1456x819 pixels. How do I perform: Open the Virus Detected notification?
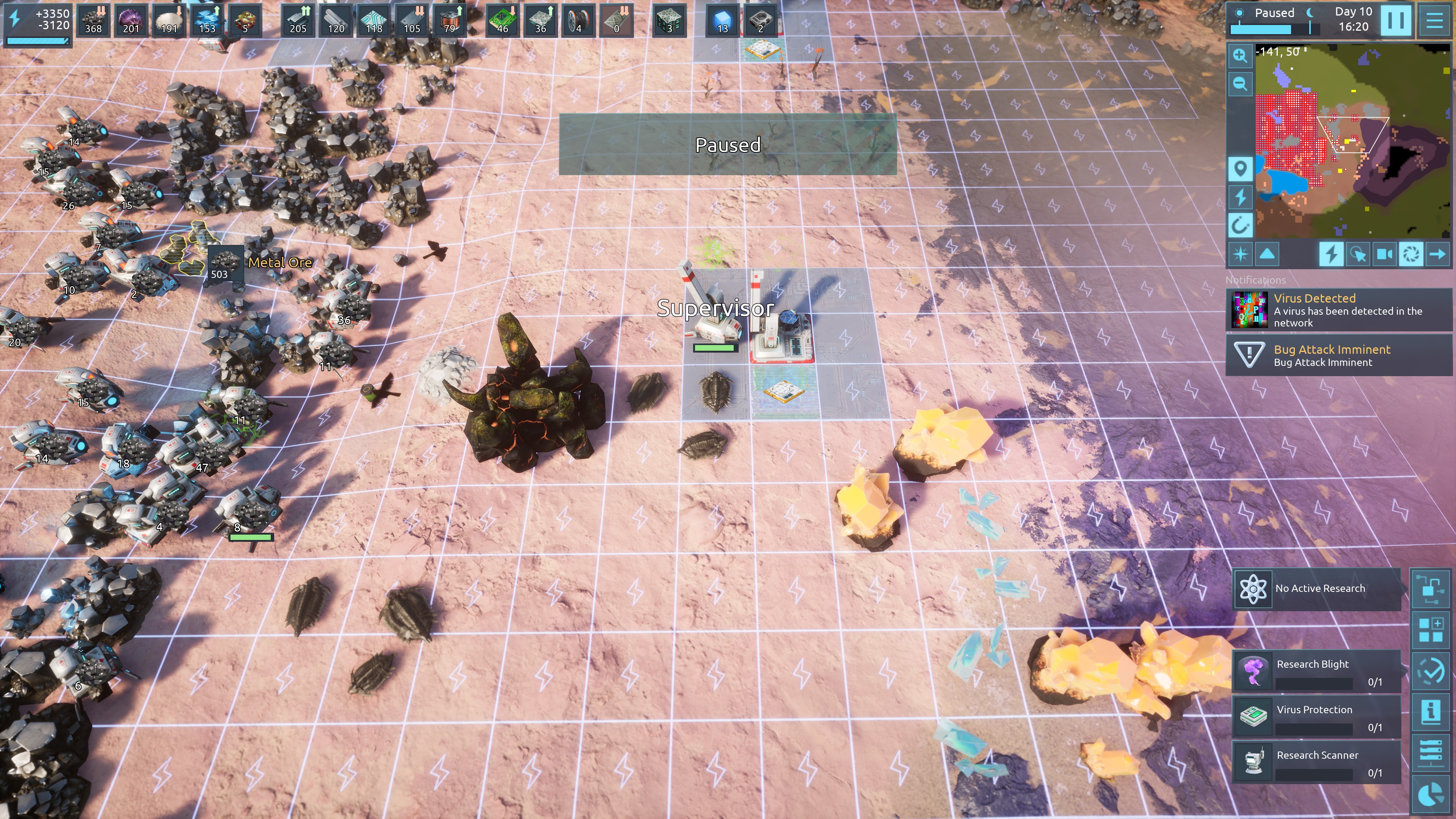1338,310
